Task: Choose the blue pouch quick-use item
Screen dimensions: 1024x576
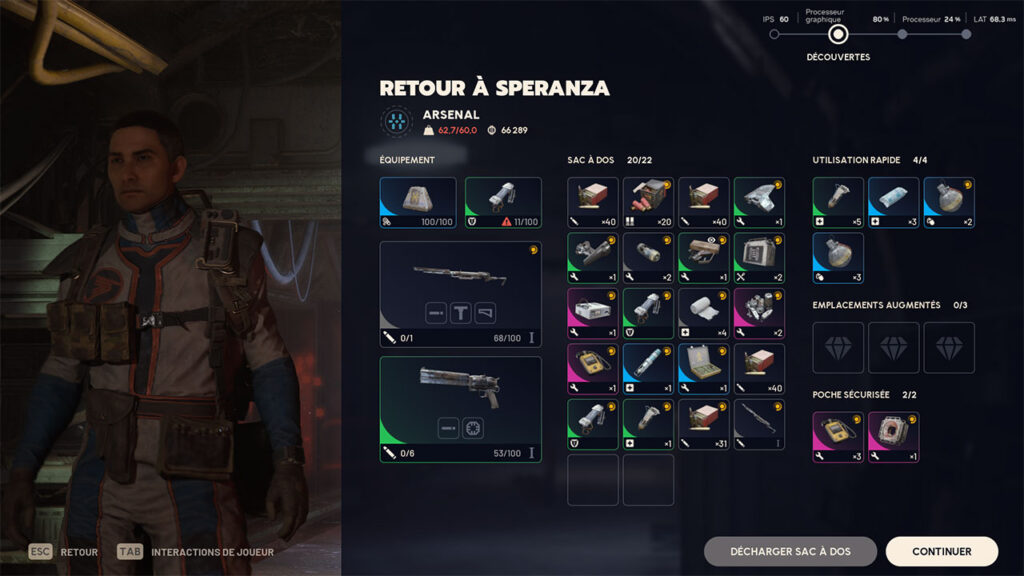Action: pos(893,203)
